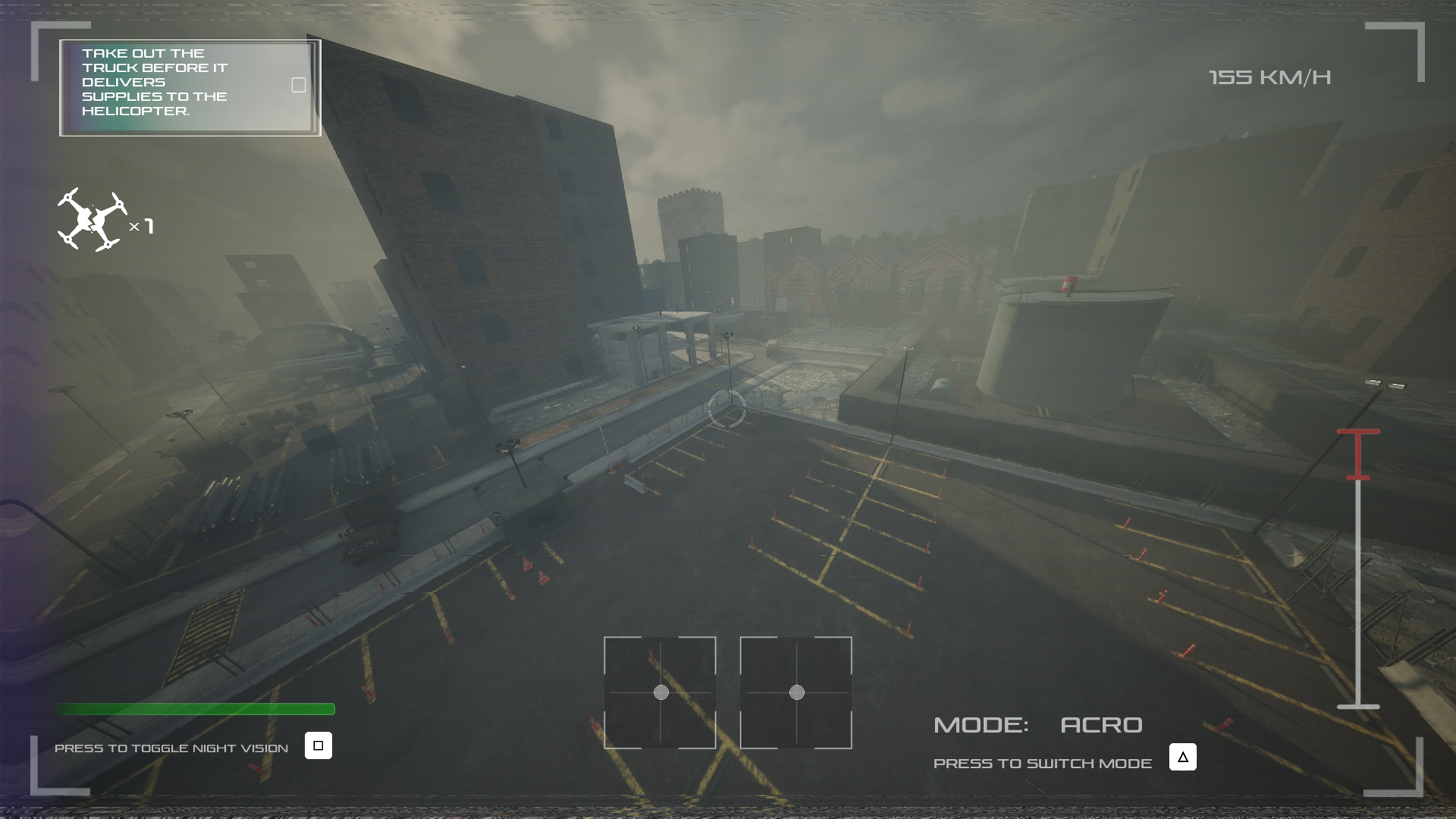Click the MODE: ACRO label

tap(1038, 725)
